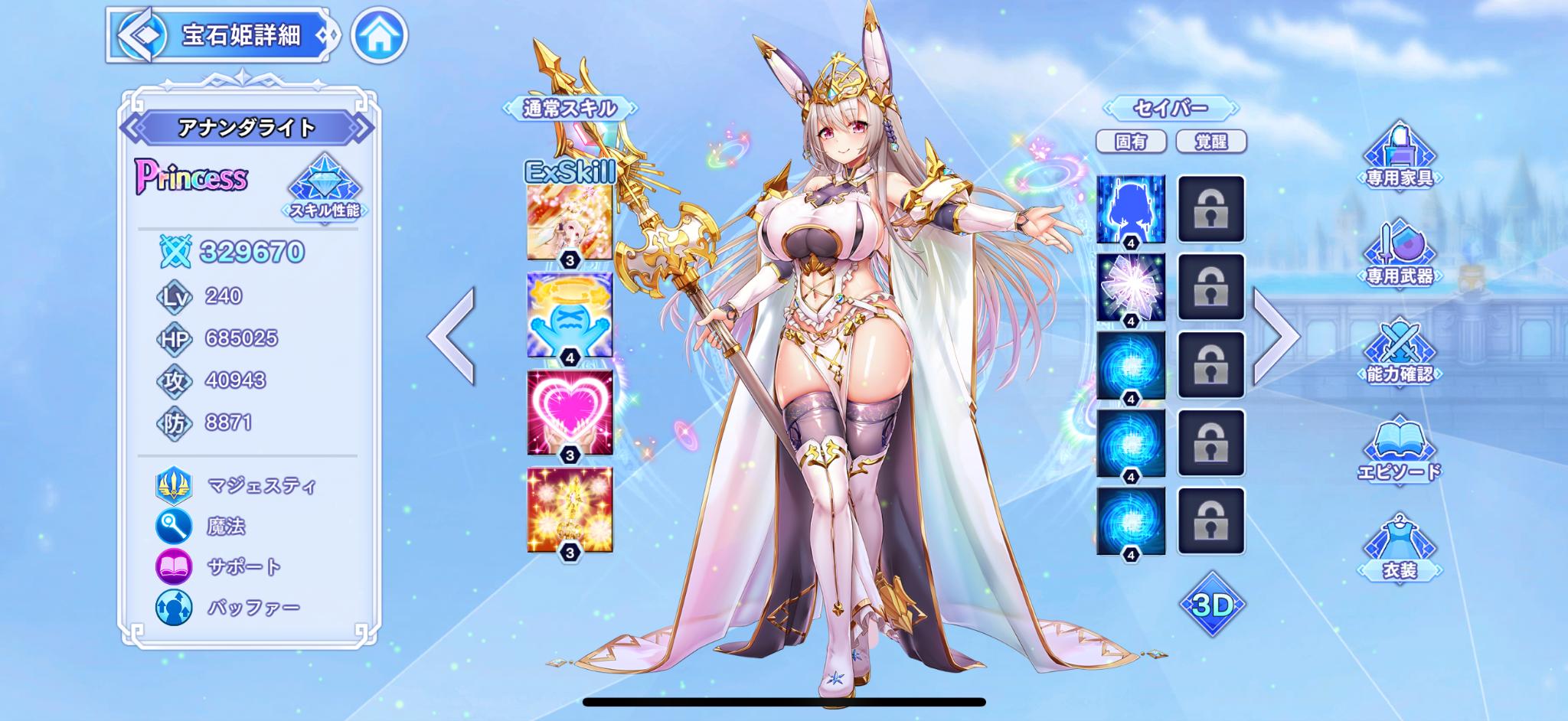Open the エピソード episode menu

(x=1399, y=450)
